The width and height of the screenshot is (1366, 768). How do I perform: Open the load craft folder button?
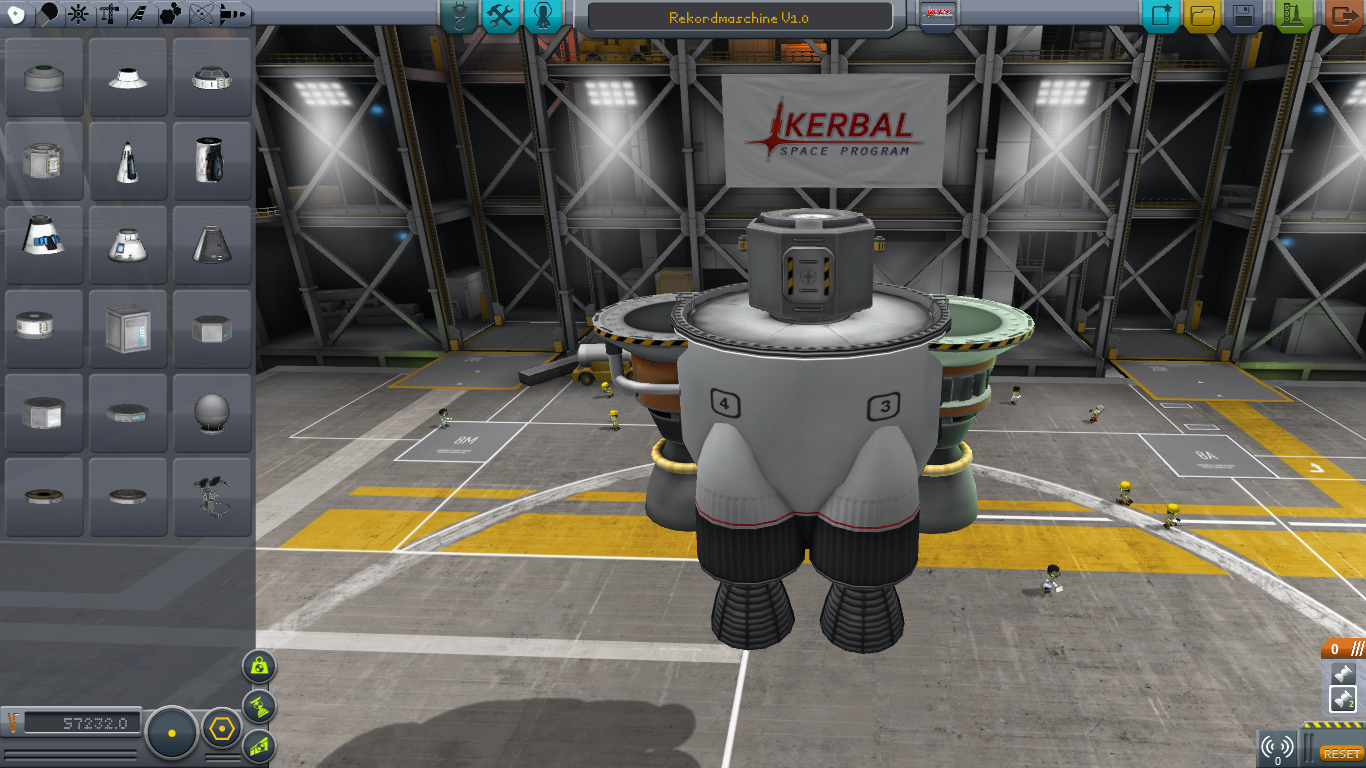pyautogui.click(x=1203, y=16)
